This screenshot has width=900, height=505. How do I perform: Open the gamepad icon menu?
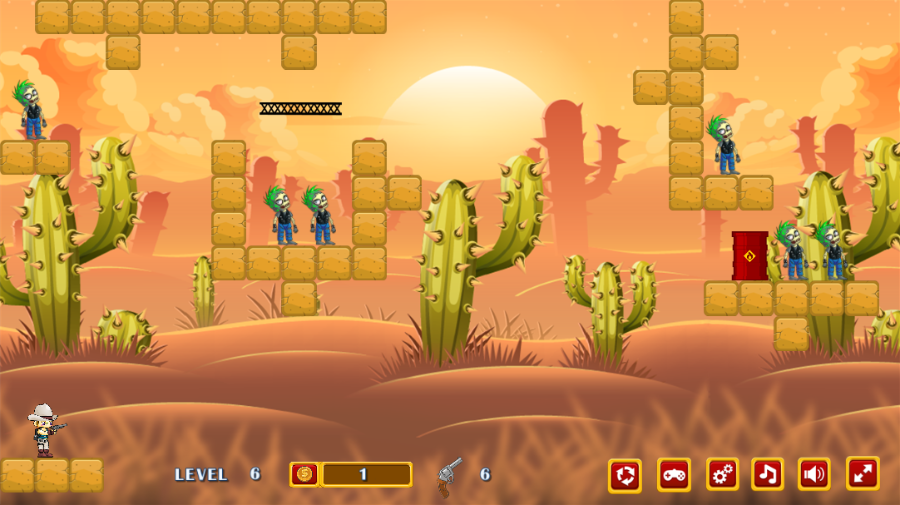coord(674,474)
